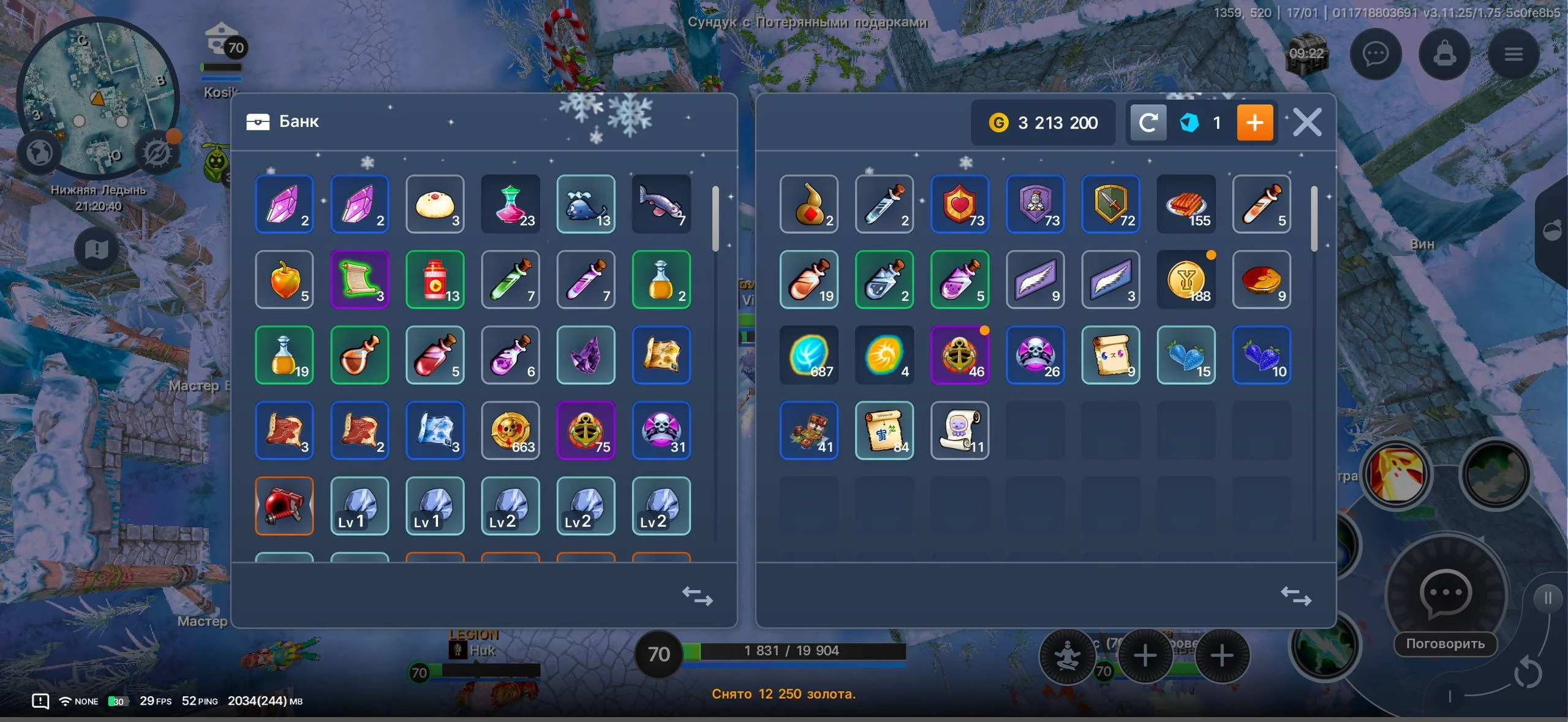Open the world map globe icon
The width and height of the screenshot is (1568, 722).
40,153
